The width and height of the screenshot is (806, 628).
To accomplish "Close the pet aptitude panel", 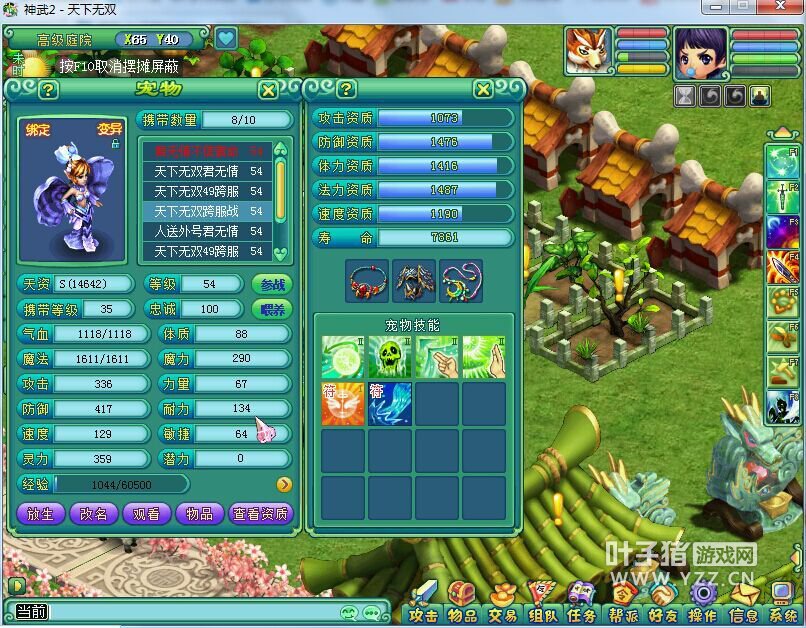I will (483, 90).
